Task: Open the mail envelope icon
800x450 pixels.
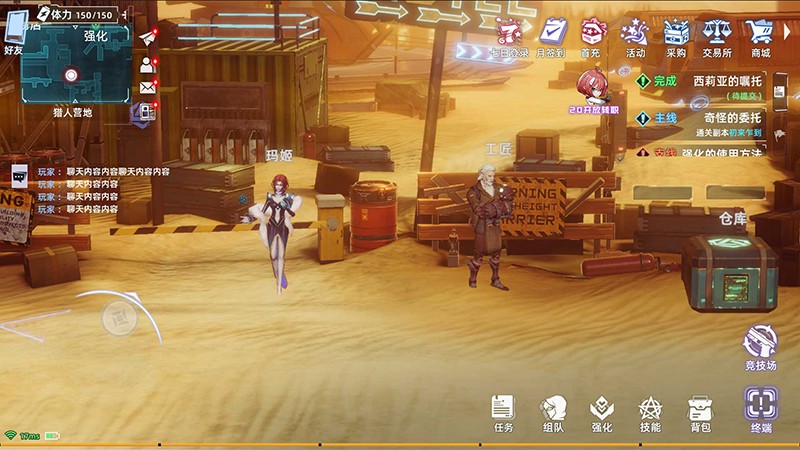Action: (x=148, y=88)
